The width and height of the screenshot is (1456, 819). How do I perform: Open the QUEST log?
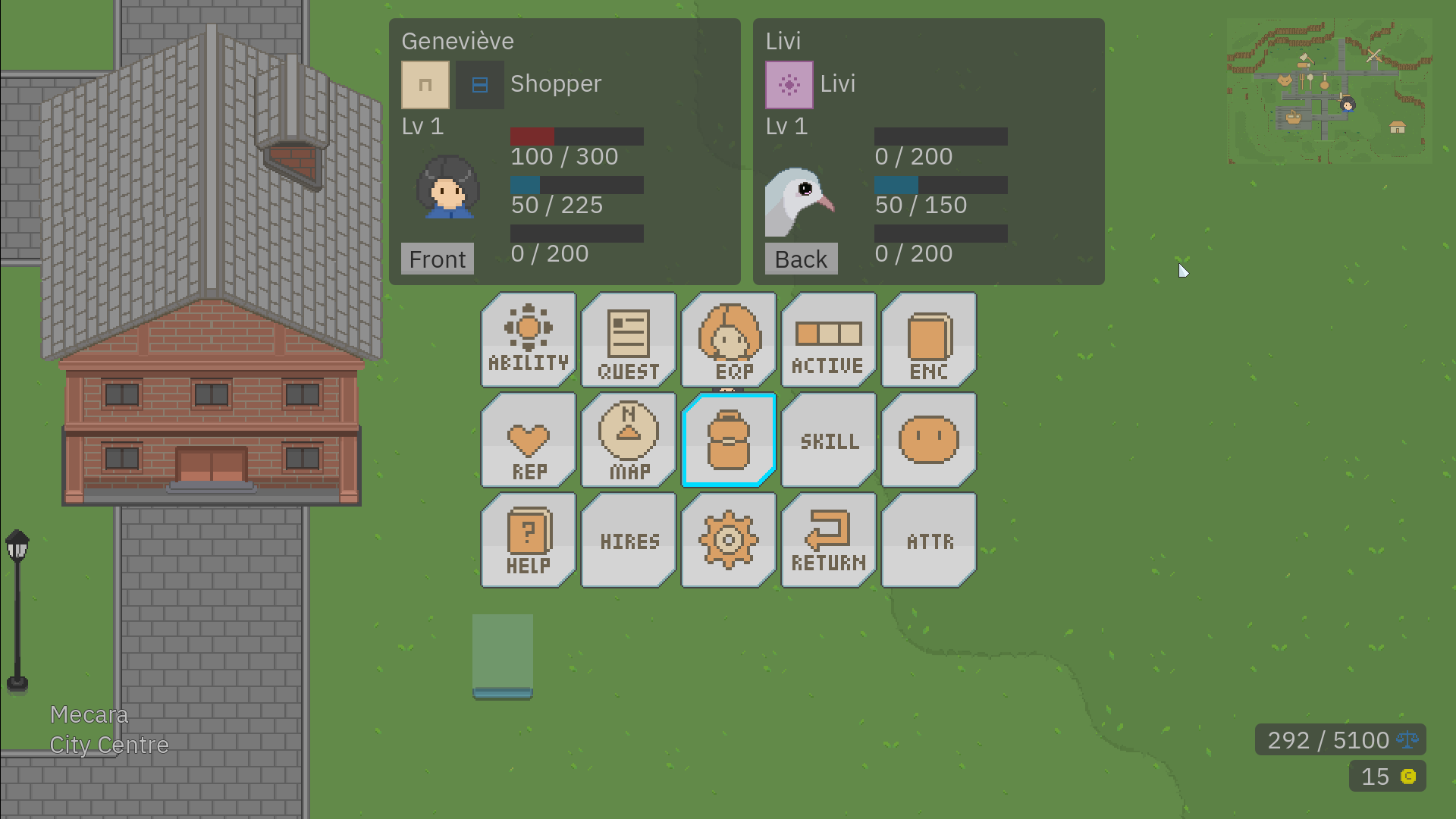tap(628, 339)
